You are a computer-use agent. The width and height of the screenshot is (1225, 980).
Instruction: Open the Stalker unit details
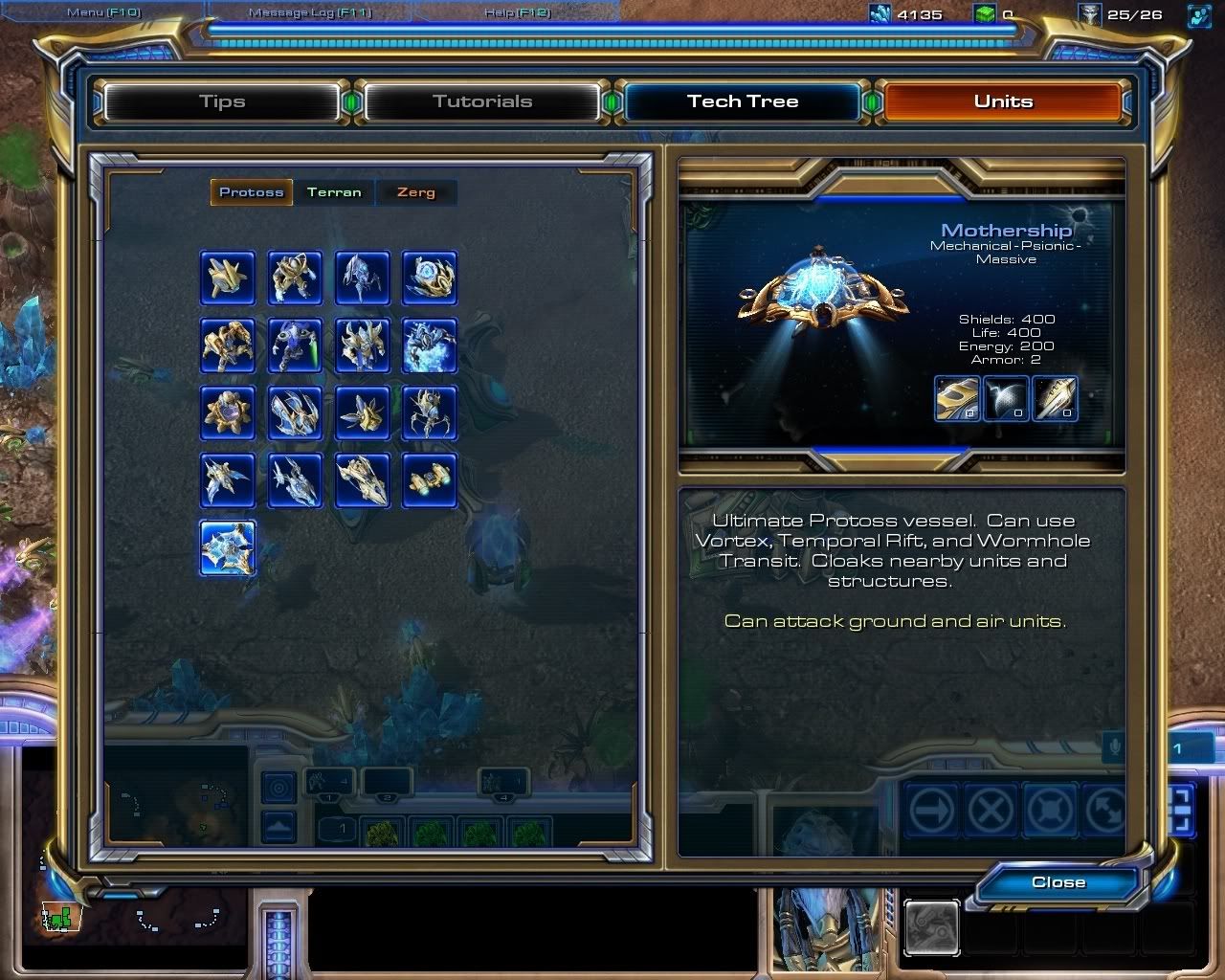click(362, 278)
